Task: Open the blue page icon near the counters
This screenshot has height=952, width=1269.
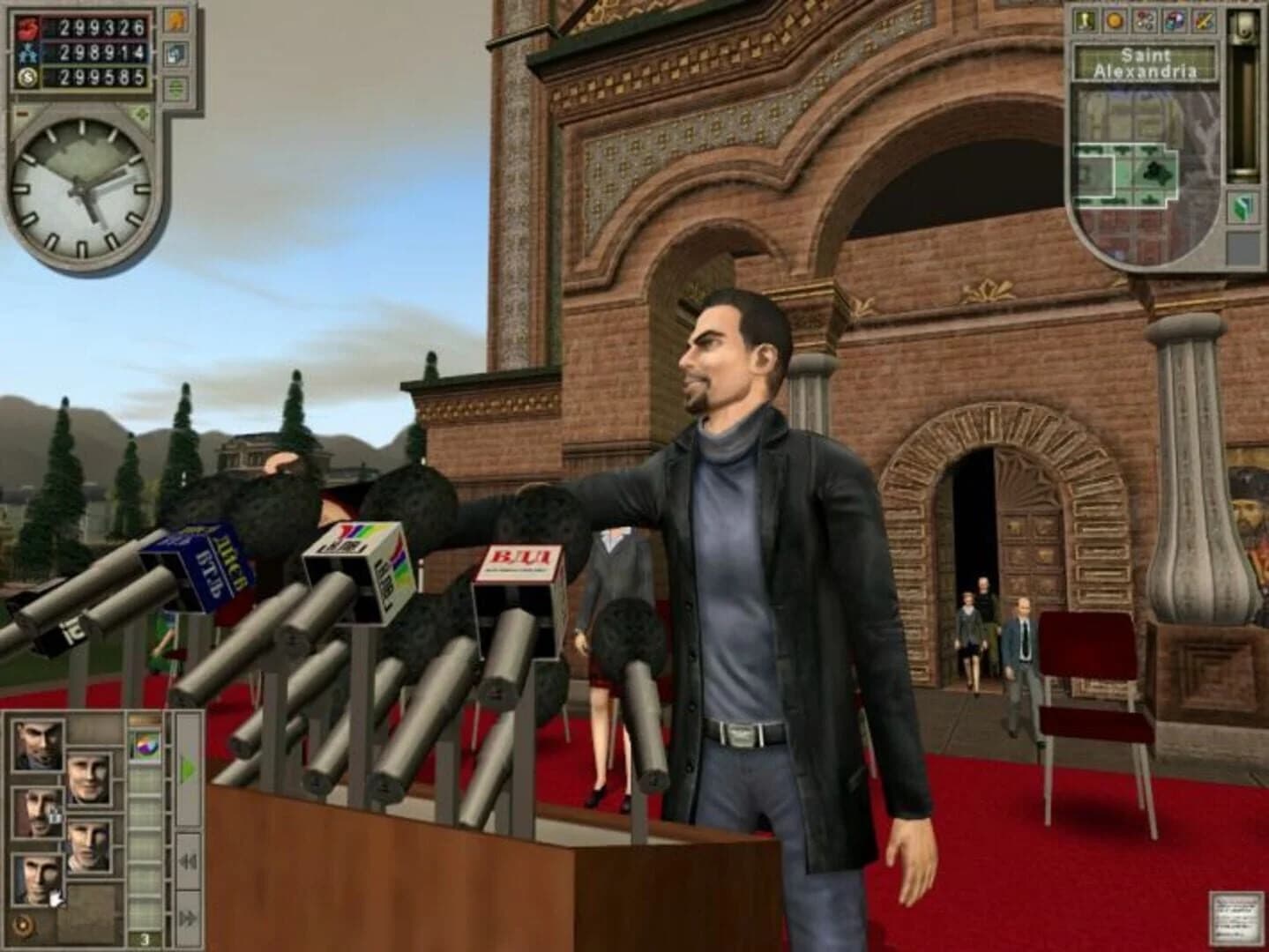Action: pos(175,54)
